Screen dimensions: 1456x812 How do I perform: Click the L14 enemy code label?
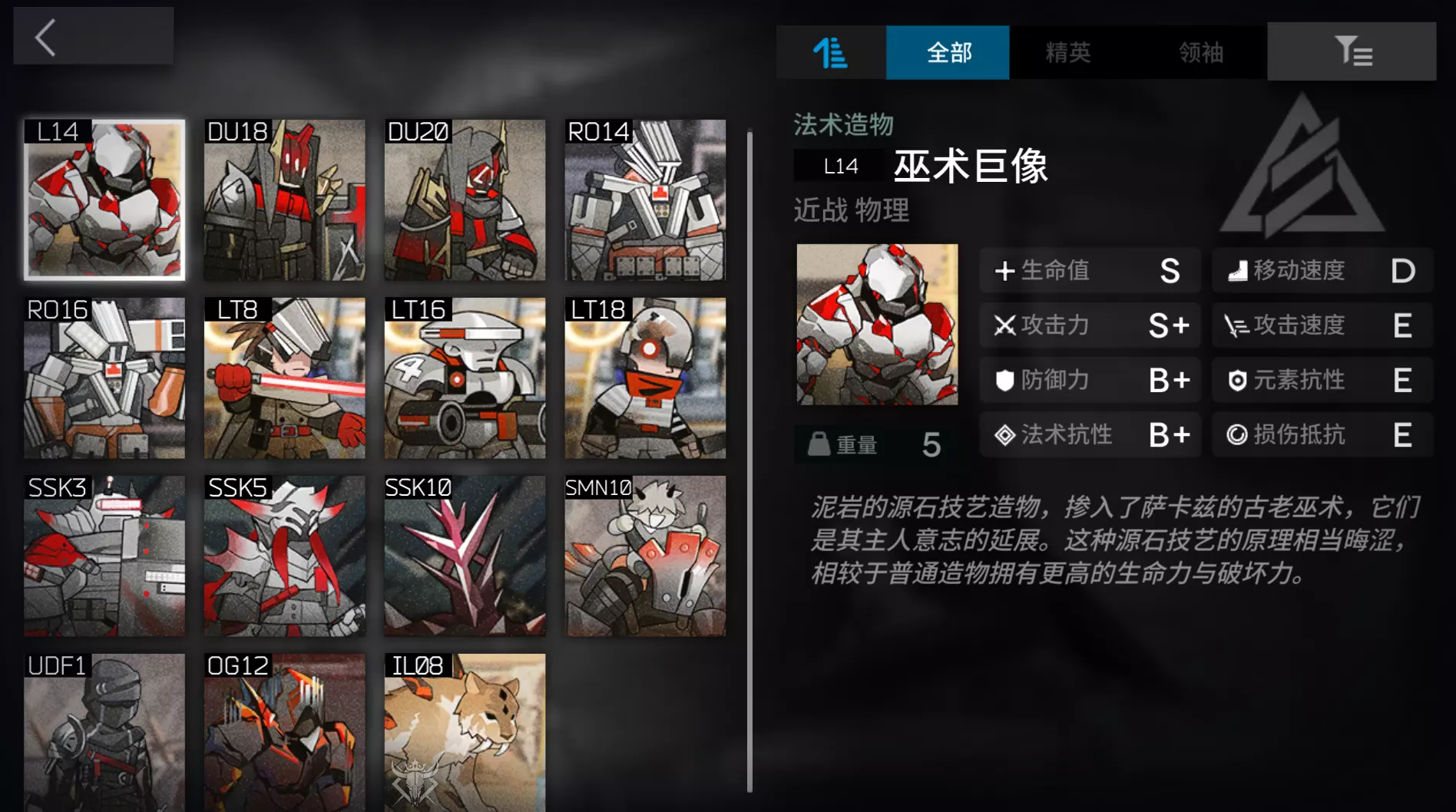[839, 165]
